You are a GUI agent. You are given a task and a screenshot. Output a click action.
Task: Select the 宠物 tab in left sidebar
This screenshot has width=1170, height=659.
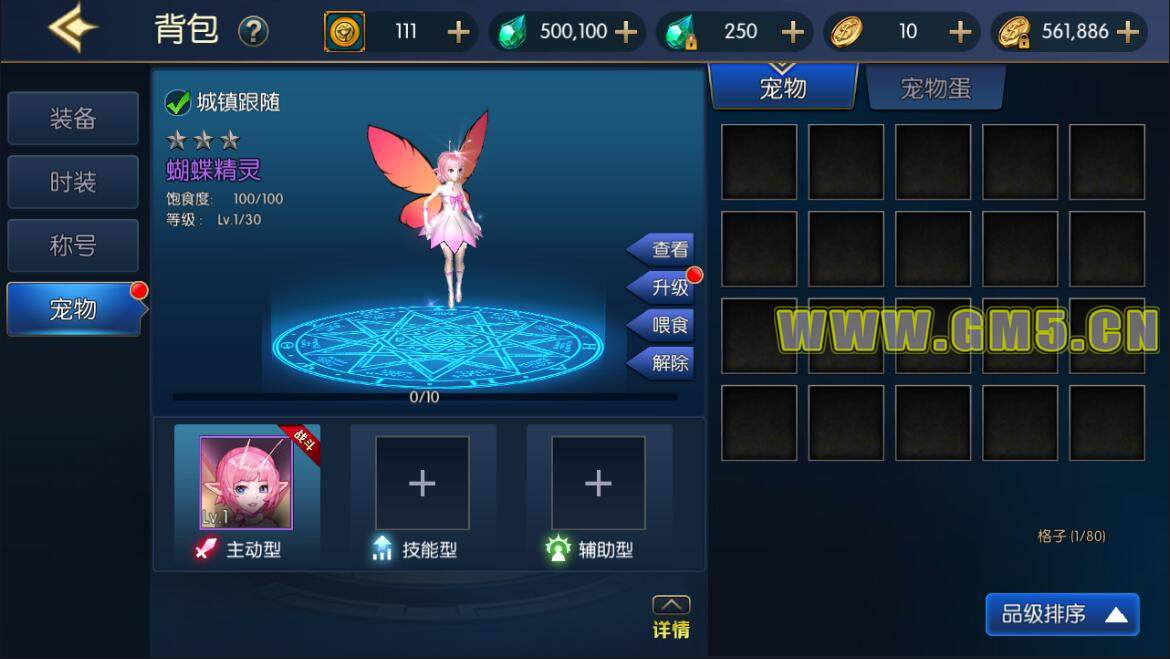click(73, 309)
